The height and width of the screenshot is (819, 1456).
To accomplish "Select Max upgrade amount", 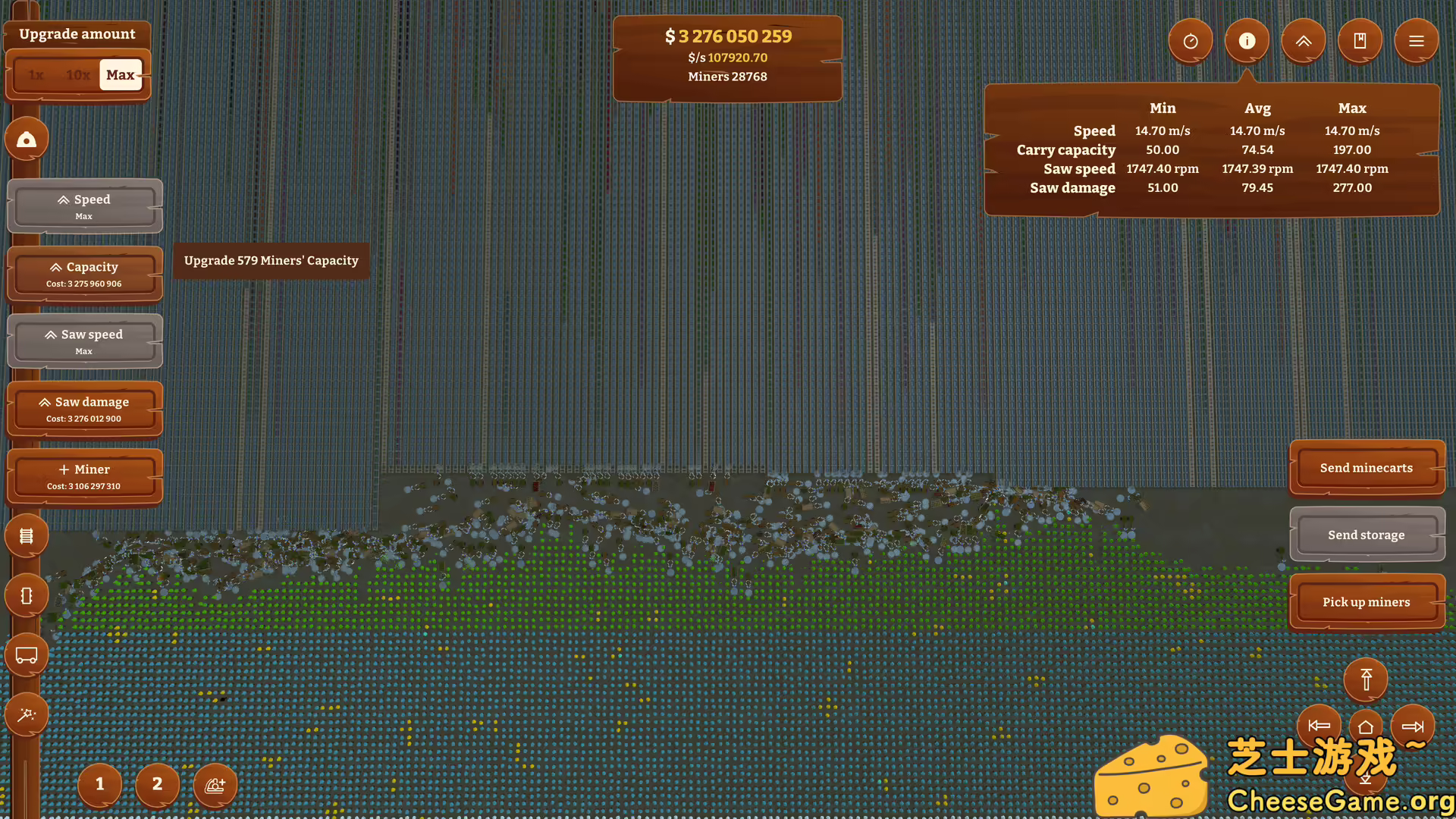I will pos(120,74).
